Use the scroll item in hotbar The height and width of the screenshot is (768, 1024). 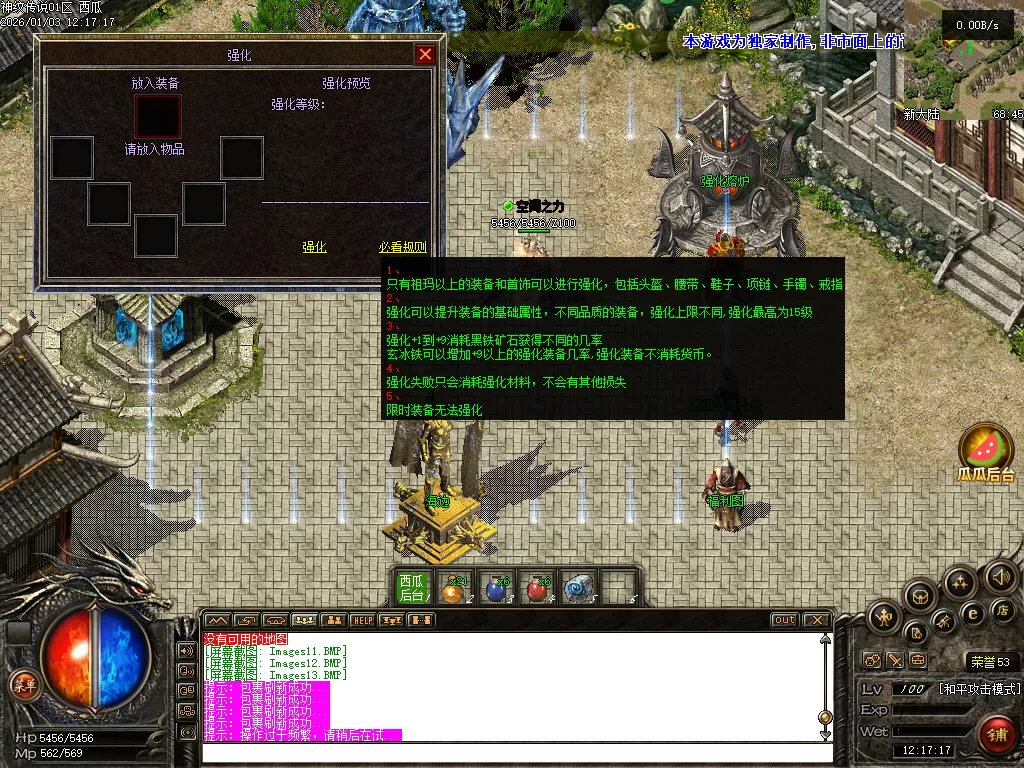click(x=579, y=589)
